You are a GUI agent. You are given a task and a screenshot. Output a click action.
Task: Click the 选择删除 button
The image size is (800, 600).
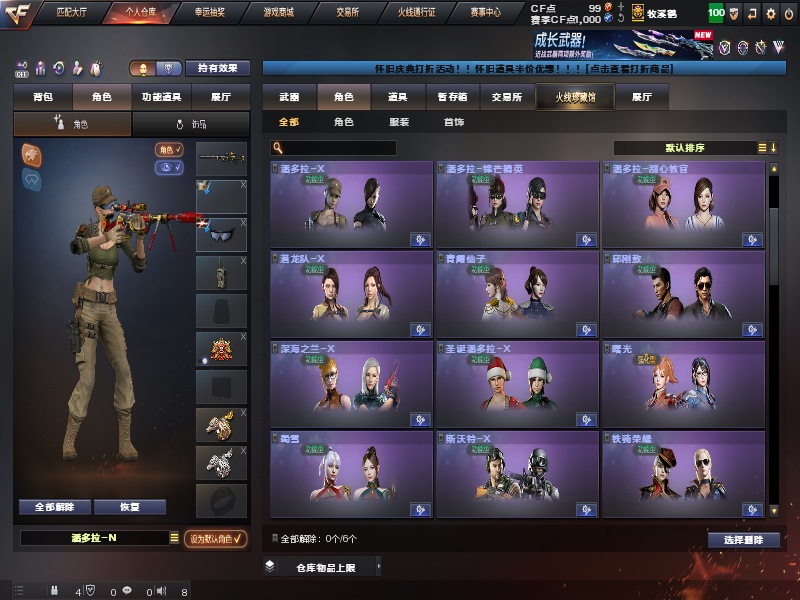(x=743, y=540)
